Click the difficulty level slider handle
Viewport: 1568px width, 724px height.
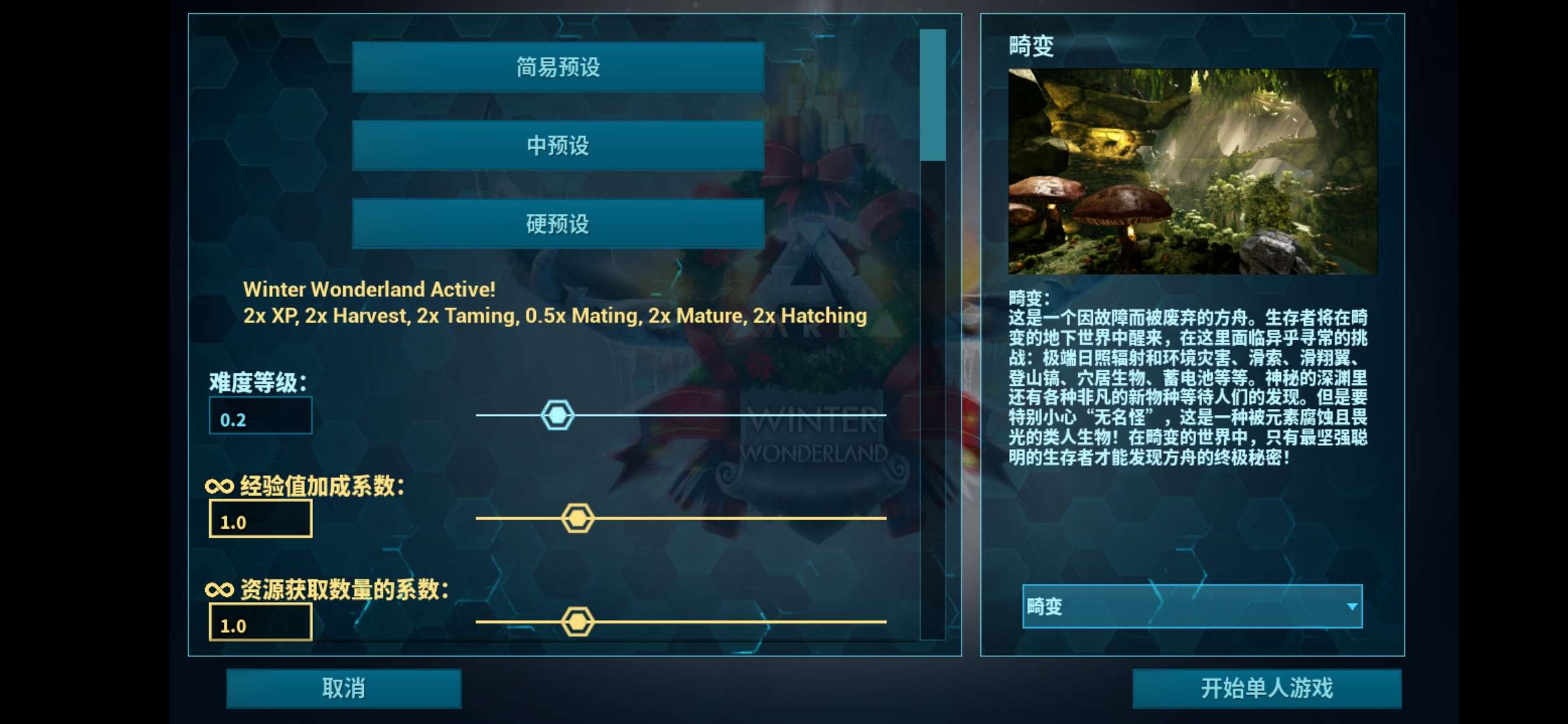(x=558, y=414)
